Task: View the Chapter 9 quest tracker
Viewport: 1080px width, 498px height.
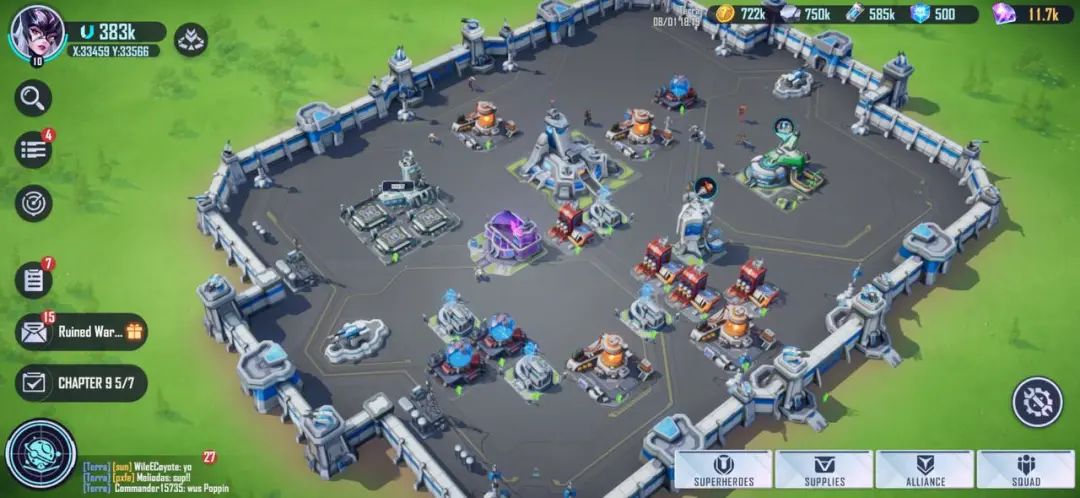Action: click(82, 383)
